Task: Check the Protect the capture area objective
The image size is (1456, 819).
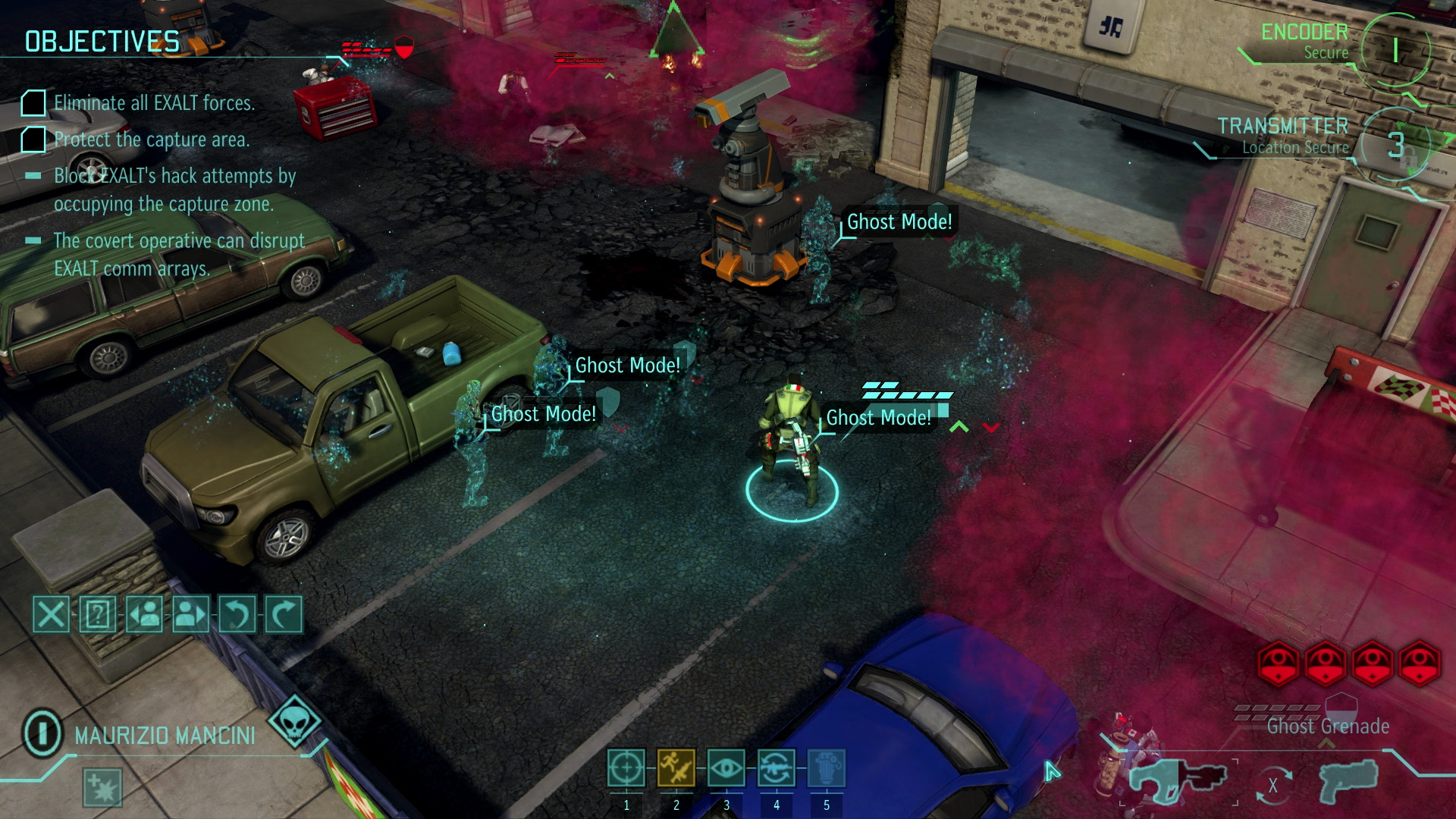Action: point(33,139)
